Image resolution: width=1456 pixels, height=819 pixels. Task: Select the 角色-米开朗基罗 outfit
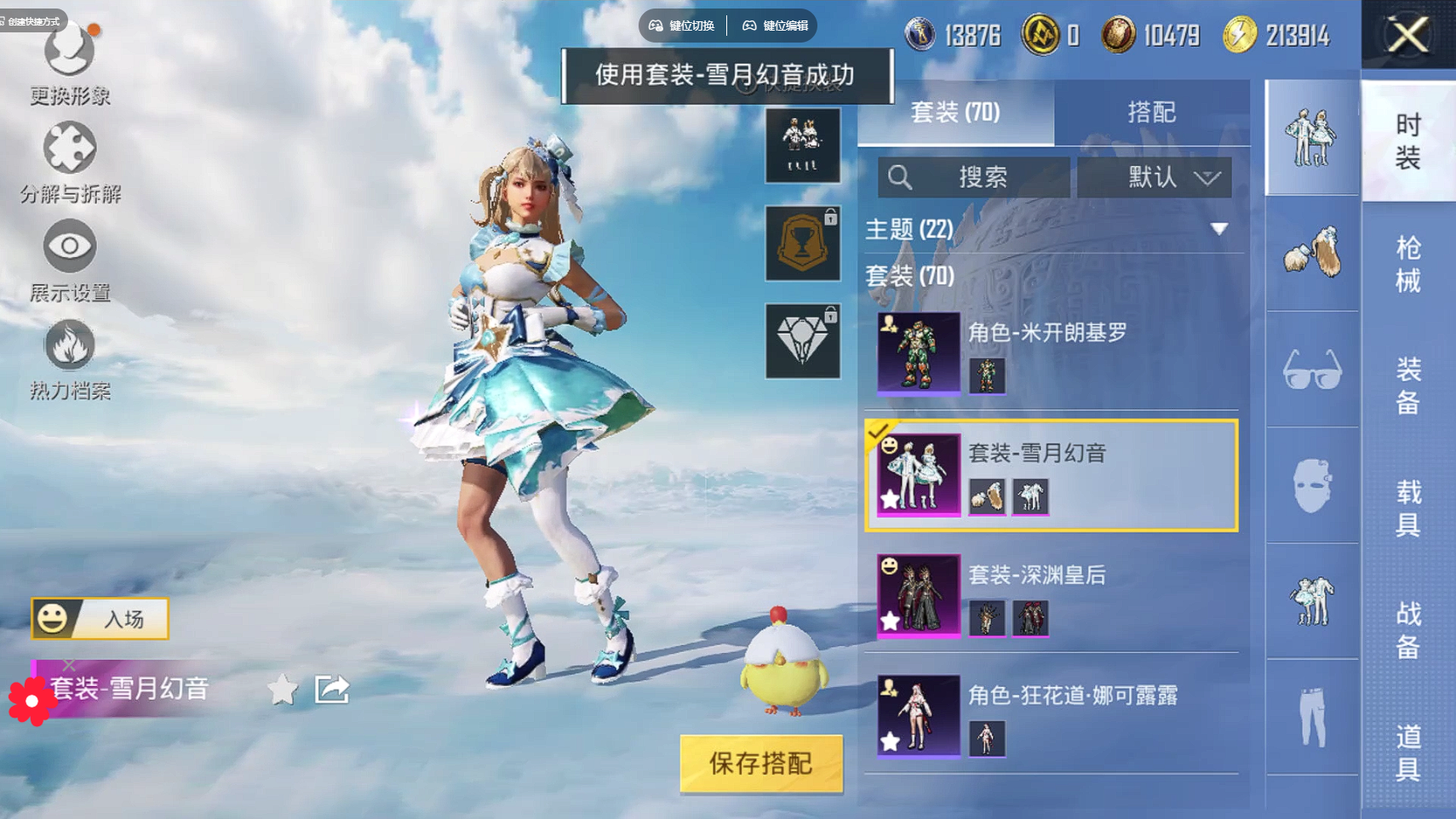[x=1051, y=352]
